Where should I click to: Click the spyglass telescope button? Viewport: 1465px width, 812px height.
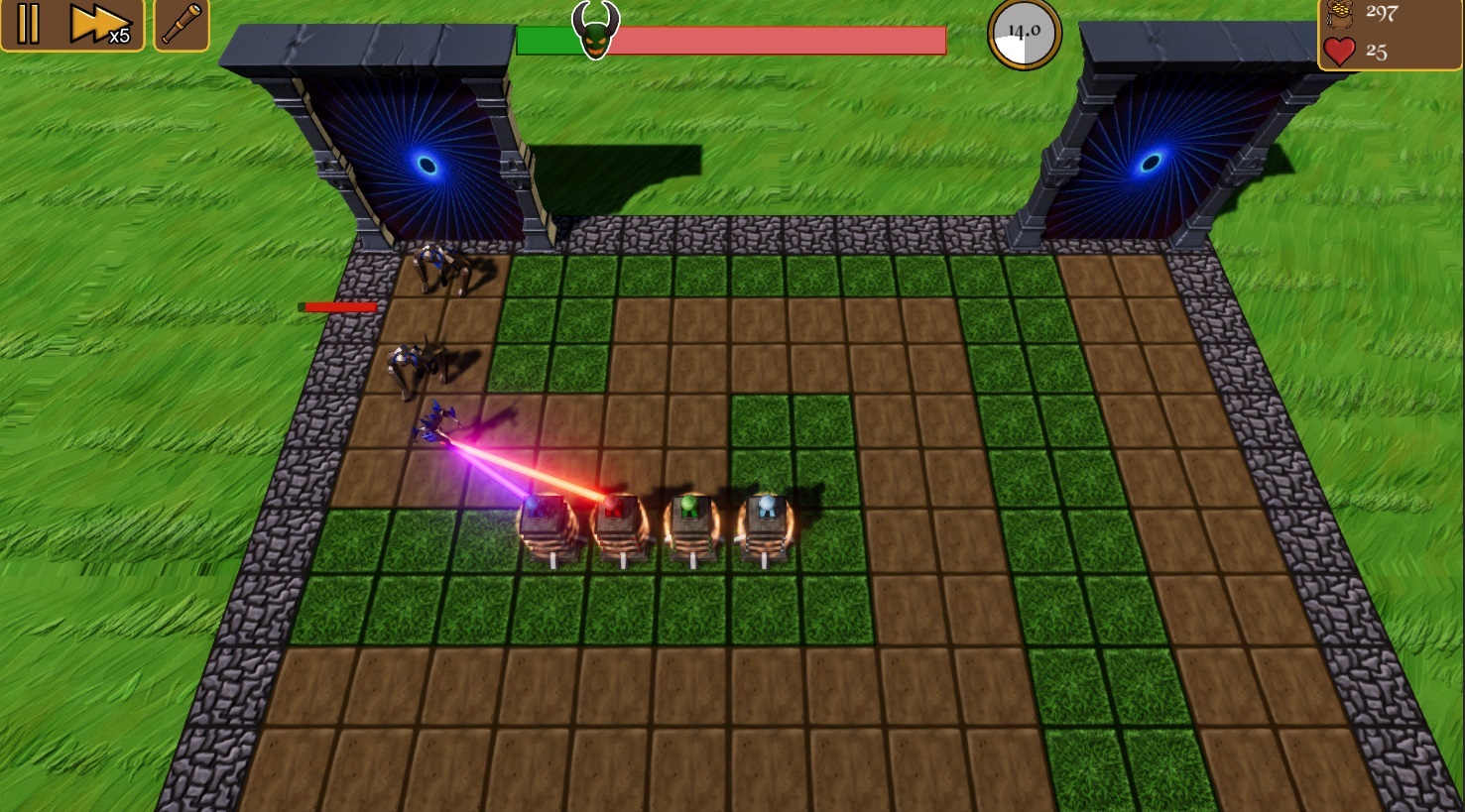(182, 25)
